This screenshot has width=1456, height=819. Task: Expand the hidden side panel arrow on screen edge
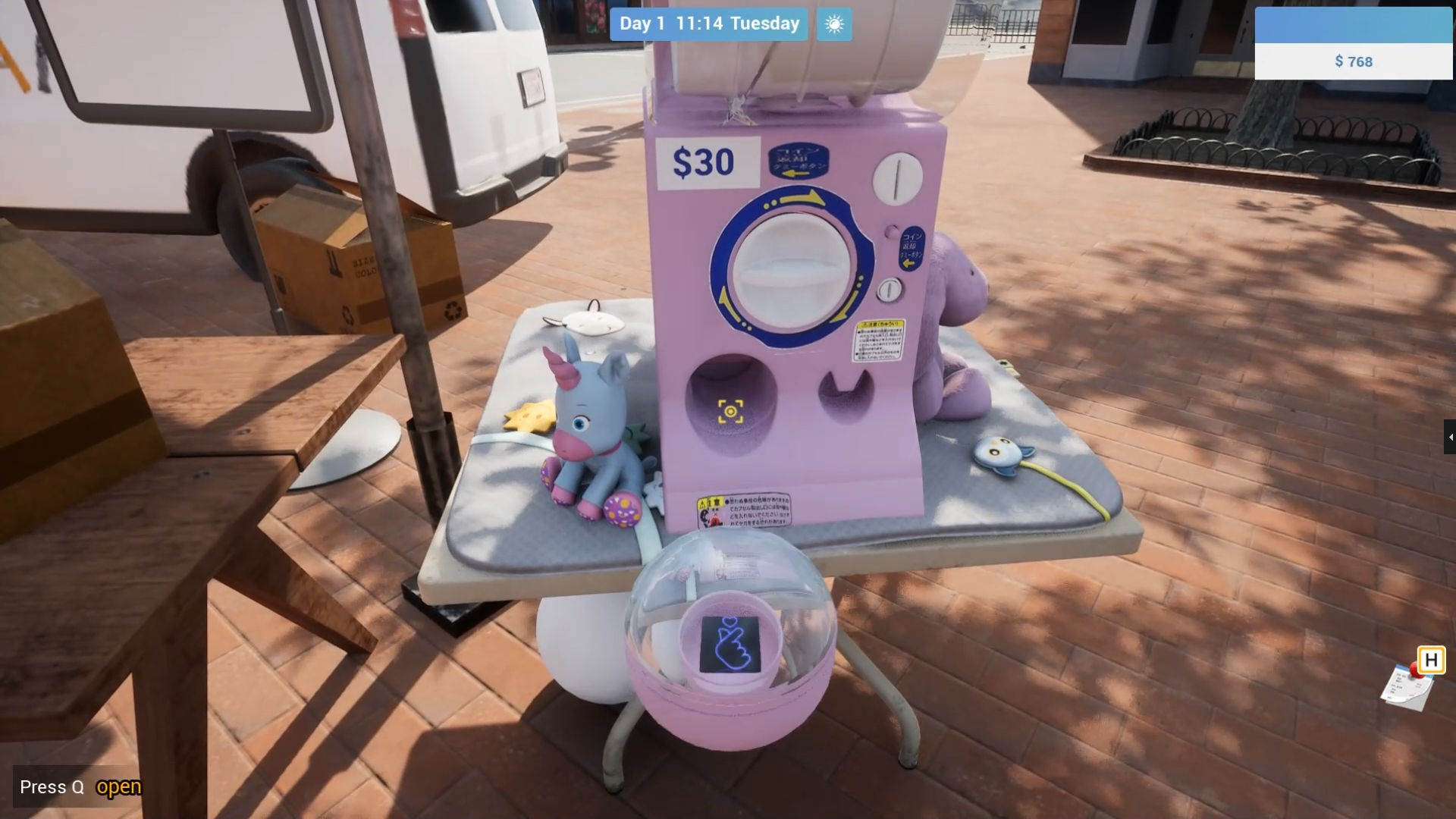click(x=1451, y=437)
